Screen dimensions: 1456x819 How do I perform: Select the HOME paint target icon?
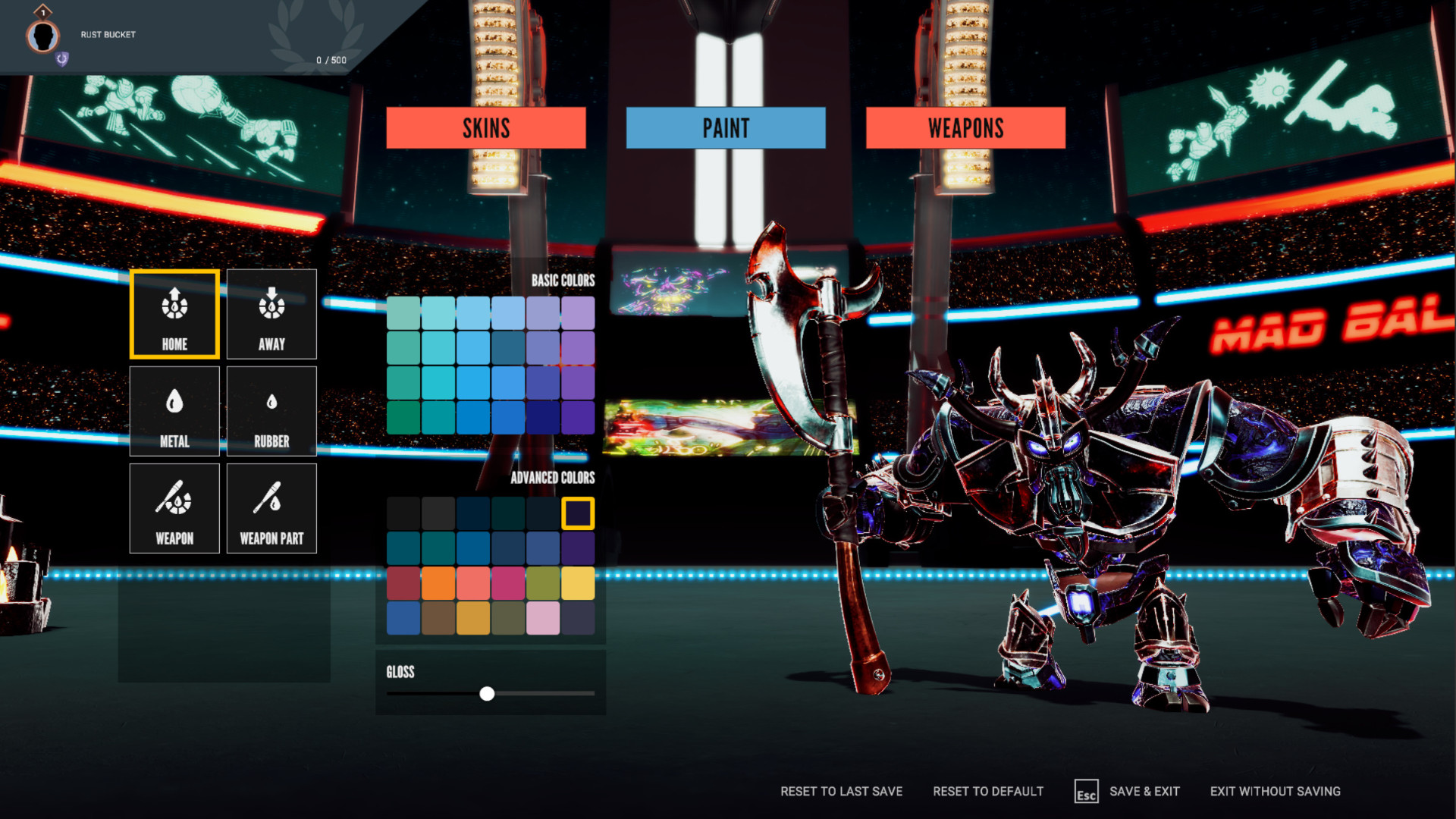click(x=174, y=313)
